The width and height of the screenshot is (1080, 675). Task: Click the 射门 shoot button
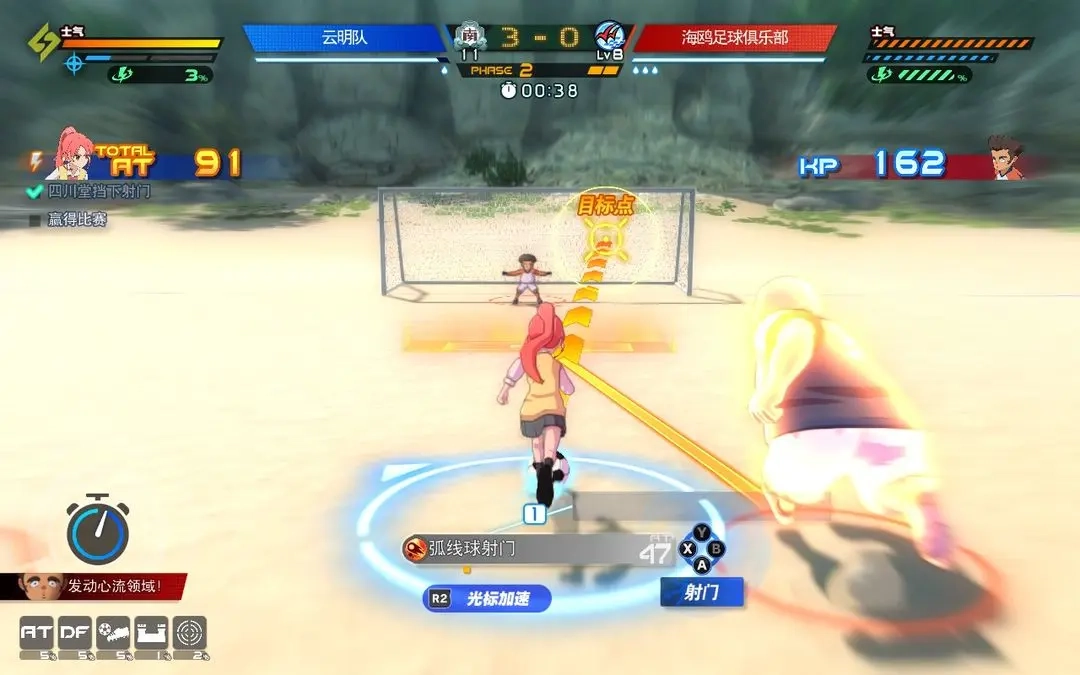tap(702, 592)
